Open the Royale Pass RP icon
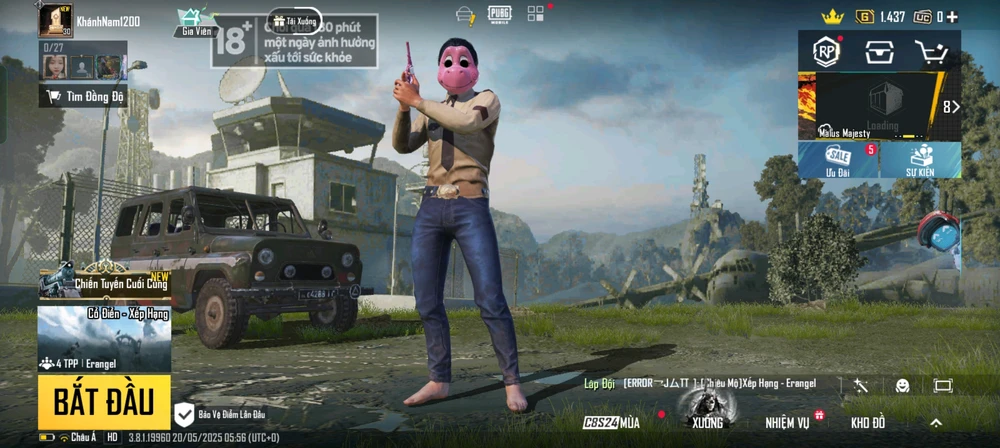The image size is (1000, 448). coord(828,54)
